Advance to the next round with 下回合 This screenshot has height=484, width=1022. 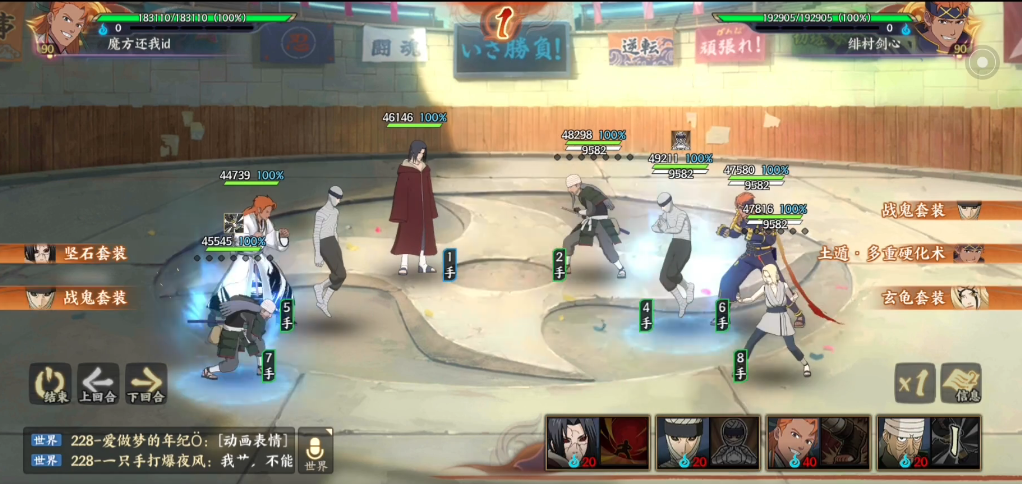point(146,384)
